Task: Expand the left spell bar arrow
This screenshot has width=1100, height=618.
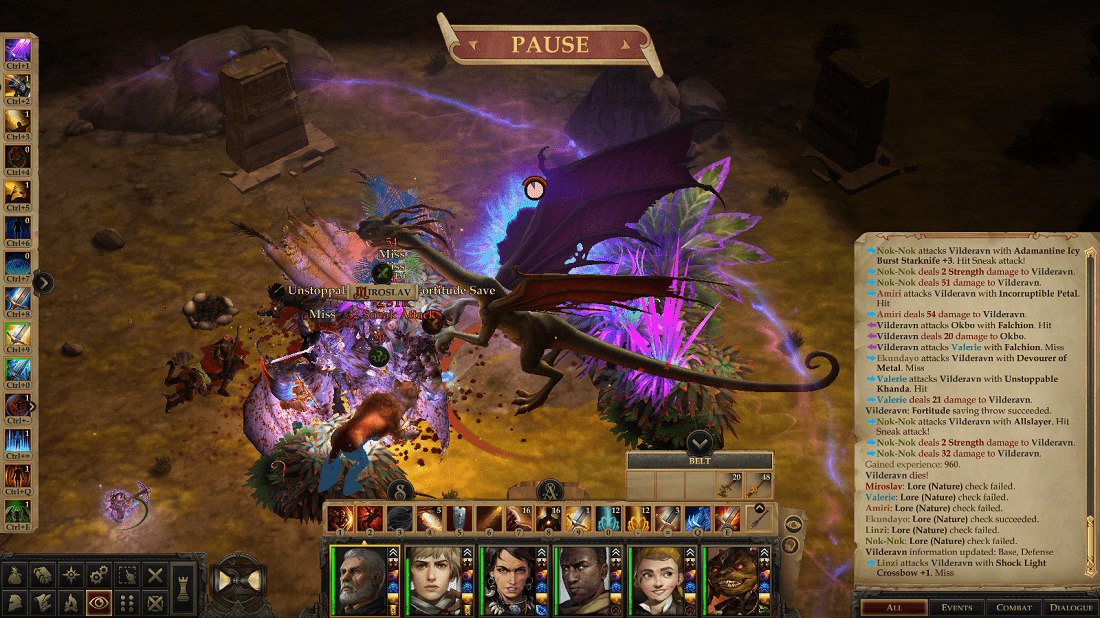Action: [x=42, y=284]
